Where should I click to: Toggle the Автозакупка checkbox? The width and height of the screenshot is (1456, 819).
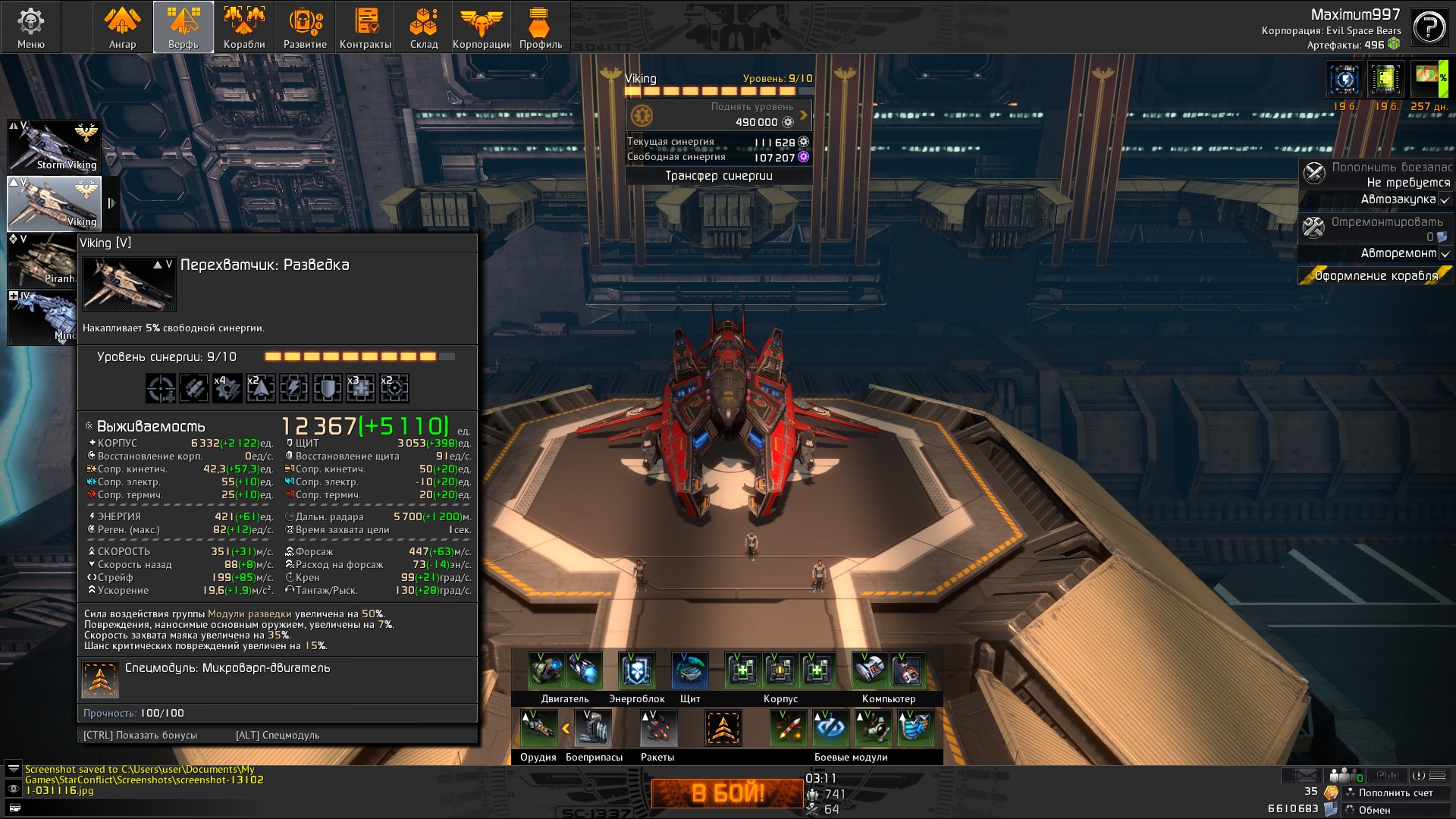click(x=1445, y=200)
